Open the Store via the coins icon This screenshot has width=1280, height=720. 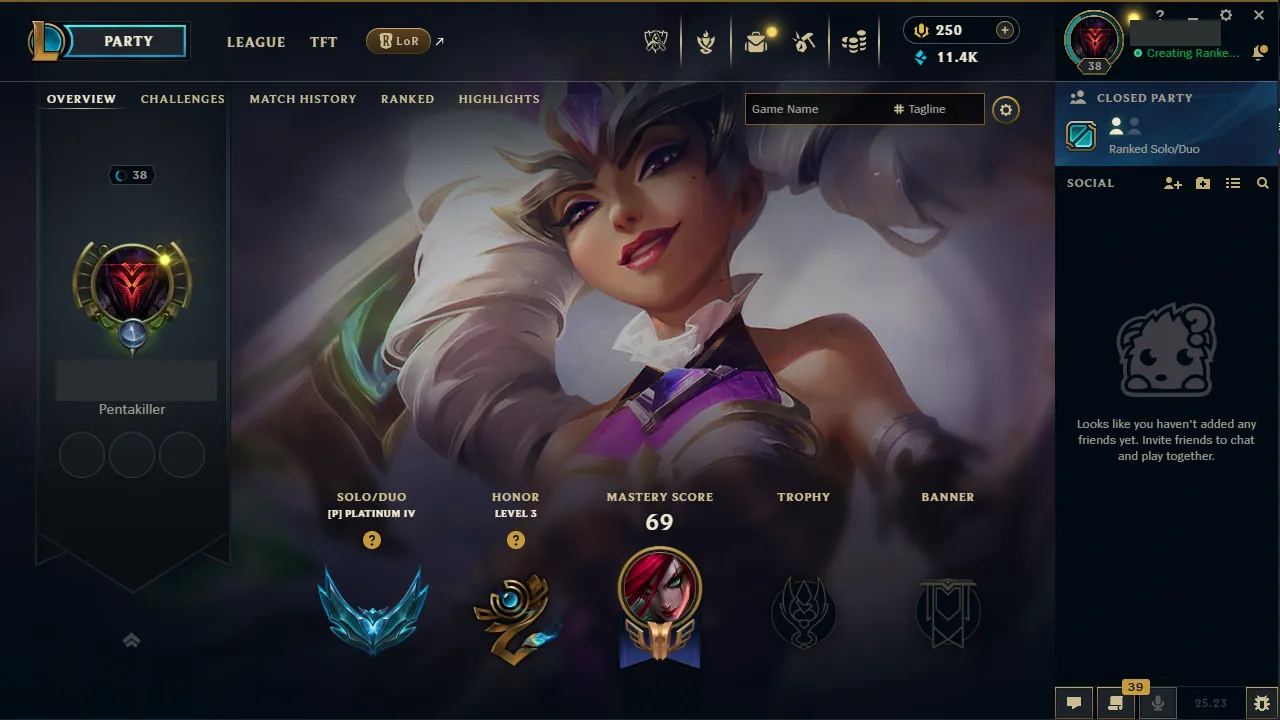click(x=854, y=42)
